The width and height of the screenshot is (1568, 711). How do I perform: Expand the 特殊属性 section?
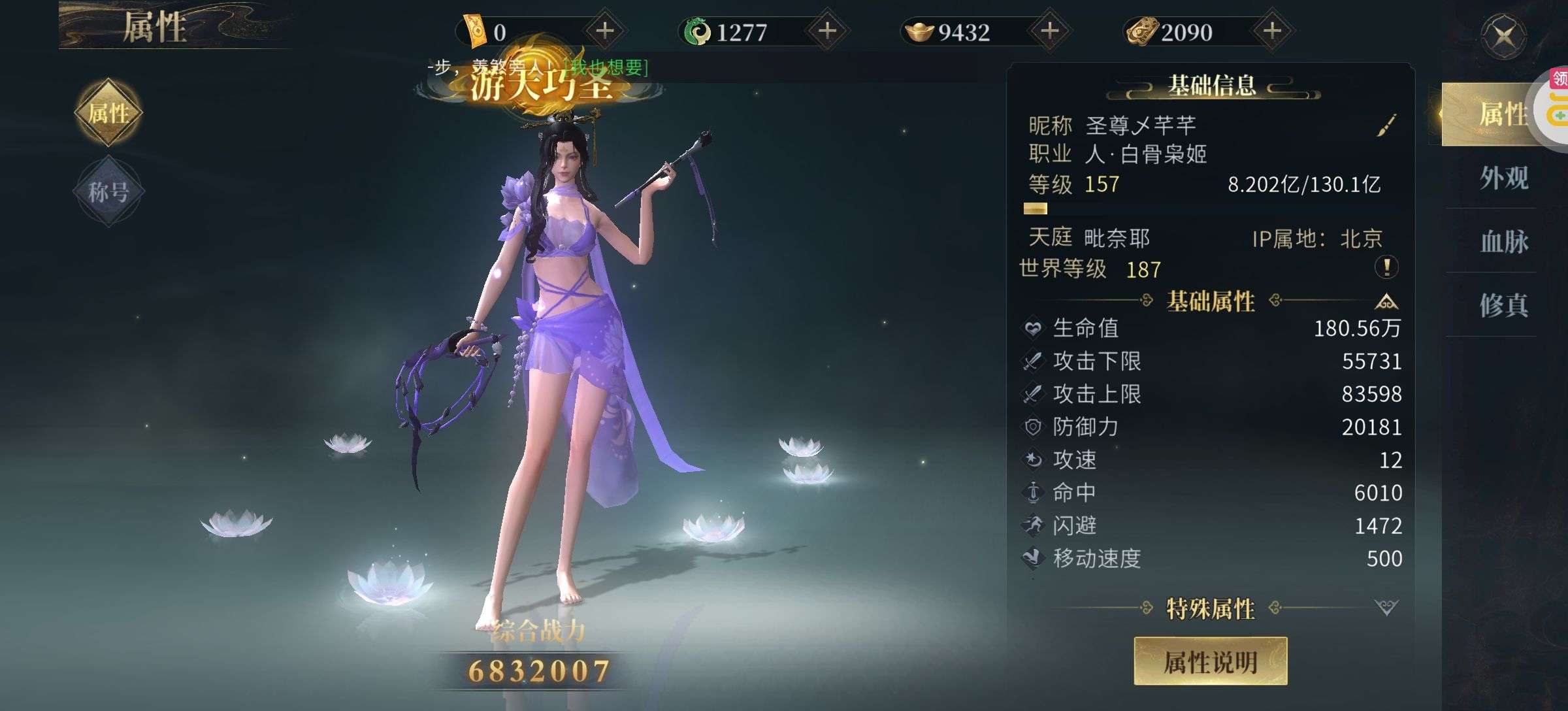1386,608
